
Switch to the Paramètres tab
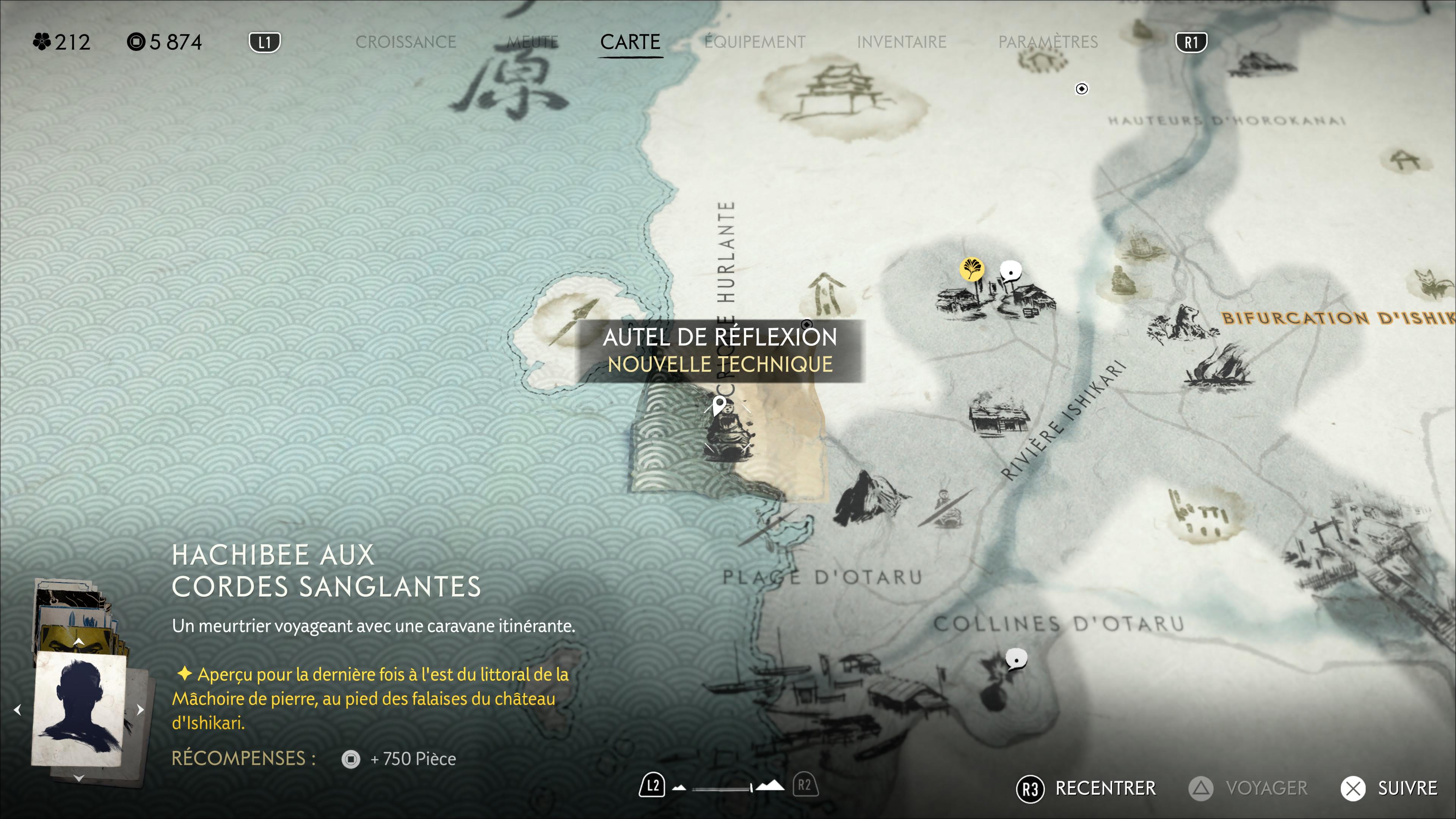pos(1047,42)
